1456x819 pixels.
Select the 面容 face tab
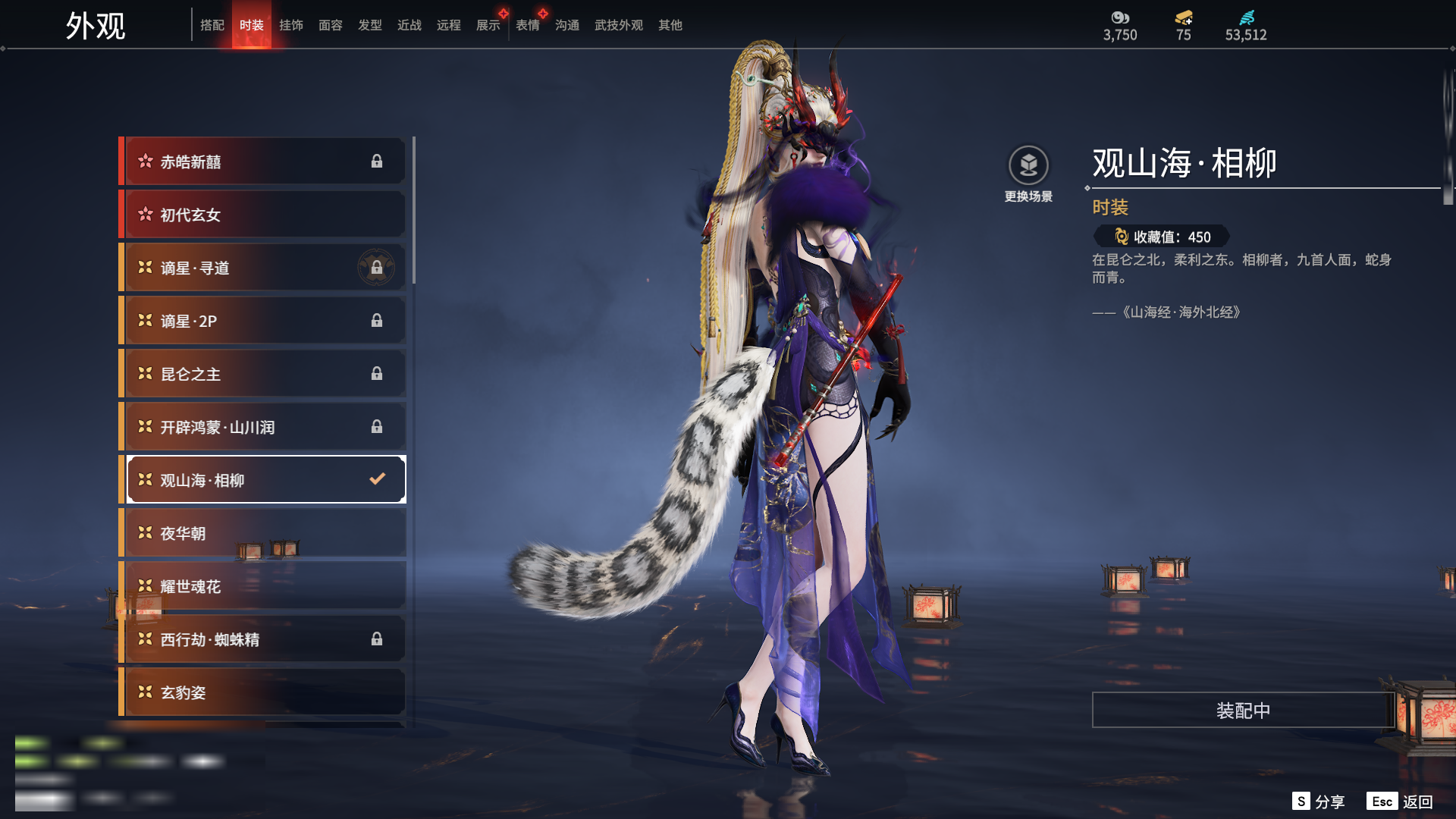point(331,25)
